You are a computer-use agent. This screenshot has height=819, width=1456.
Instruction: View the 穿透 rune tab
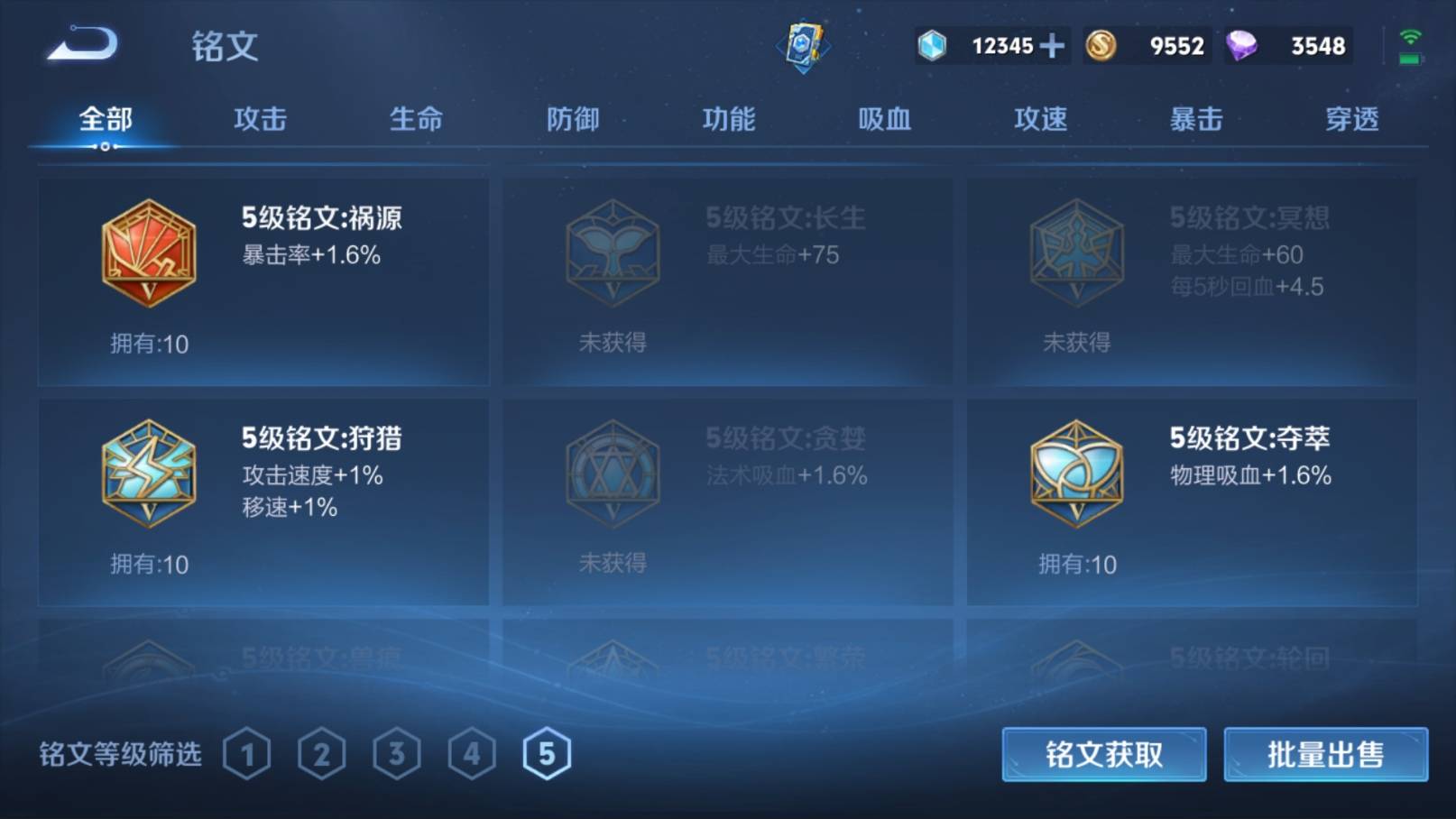1351,119
